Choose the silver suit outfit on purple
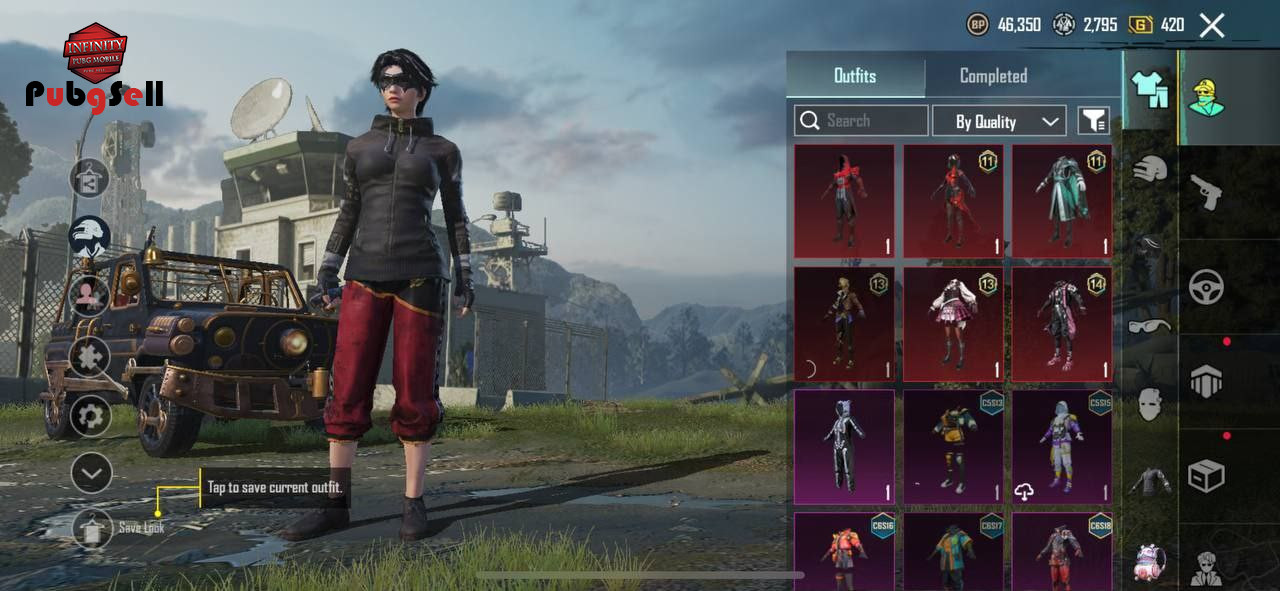The width and height of the screenshot is (1280, 591). [844, 446]
